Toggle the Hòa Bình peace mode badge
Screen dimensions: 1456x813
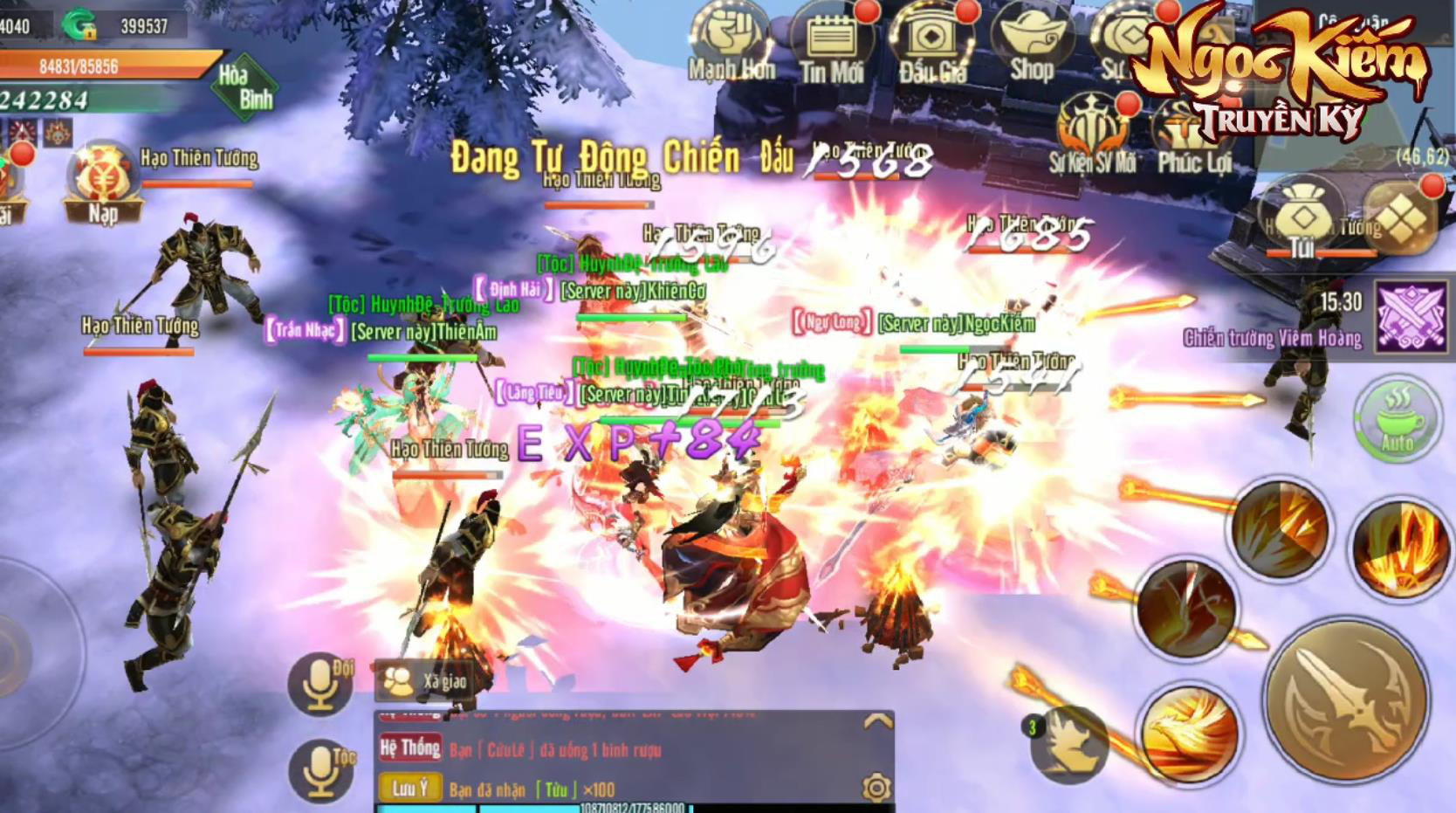tap(245, 86)
